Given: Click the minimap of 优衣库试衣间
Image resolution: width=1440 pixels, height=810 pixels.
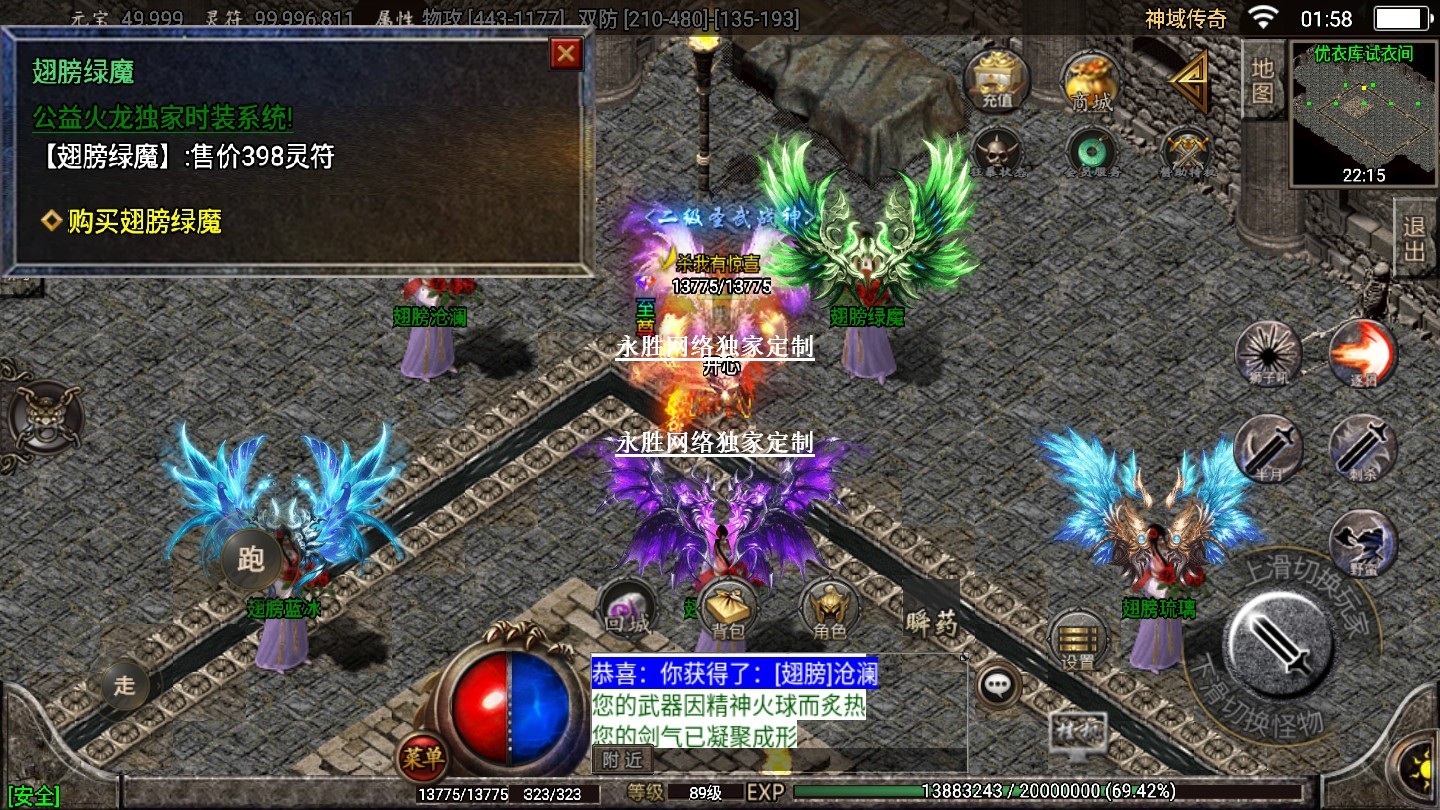Looking at the screenshot, I should (x=1364, y=113).
